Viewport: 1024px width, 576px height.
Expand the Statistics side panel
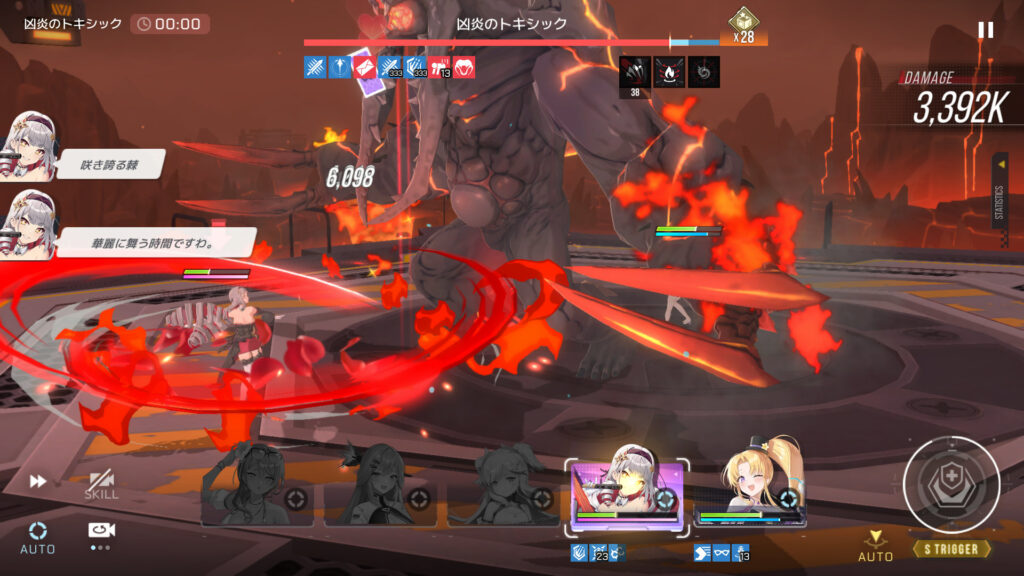pos(999,202)
